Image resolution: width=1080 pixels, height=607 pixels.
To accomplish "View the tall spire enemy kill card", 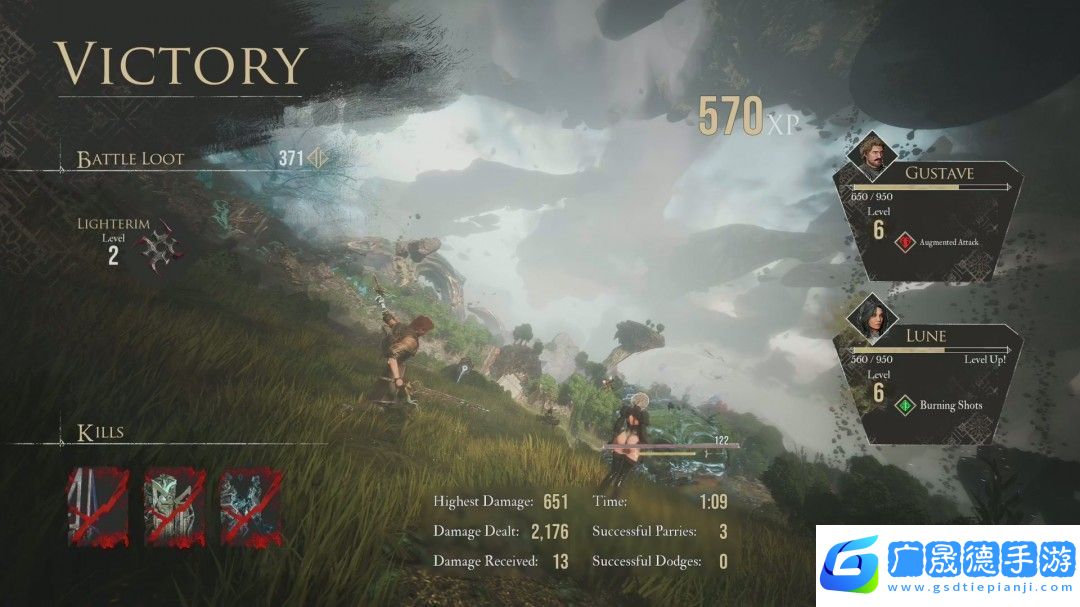I will click(x=97, y=508).
